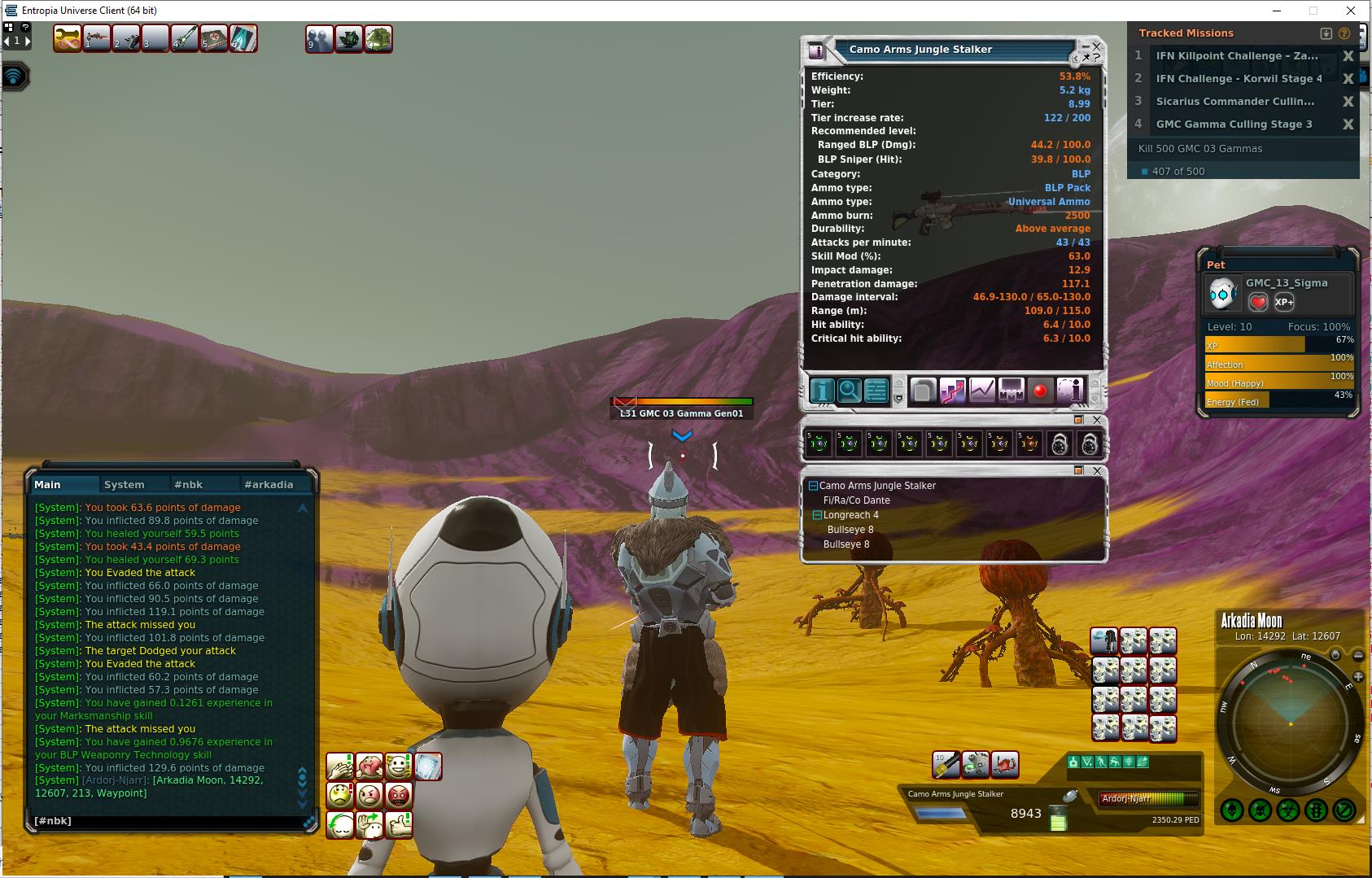1372x878 pixels.
Task: Open the magnifying glass inspect view
Action: (849, 391)
